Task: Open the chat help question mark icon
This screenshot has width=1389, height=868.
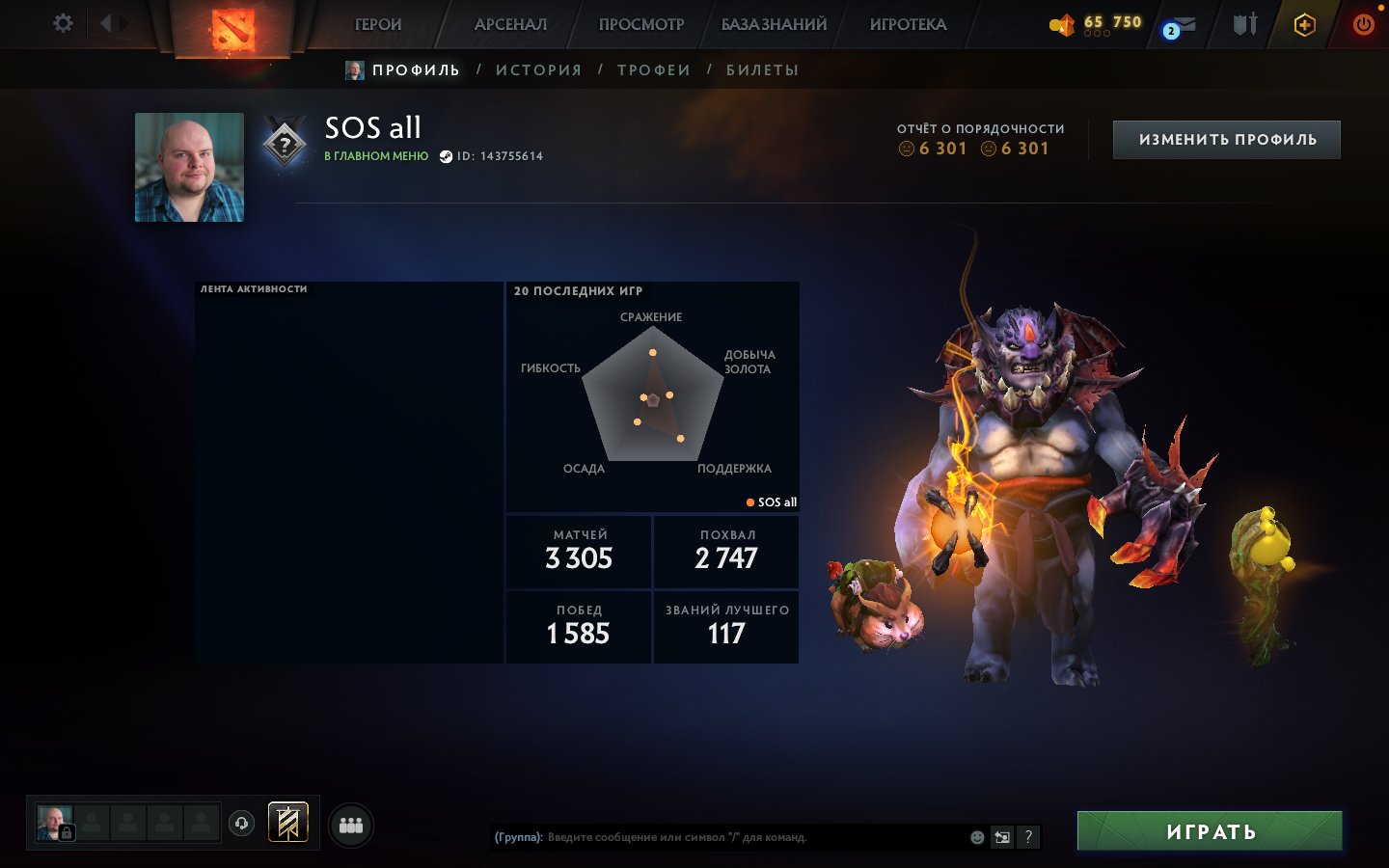Action: (x=1027, y=837)
